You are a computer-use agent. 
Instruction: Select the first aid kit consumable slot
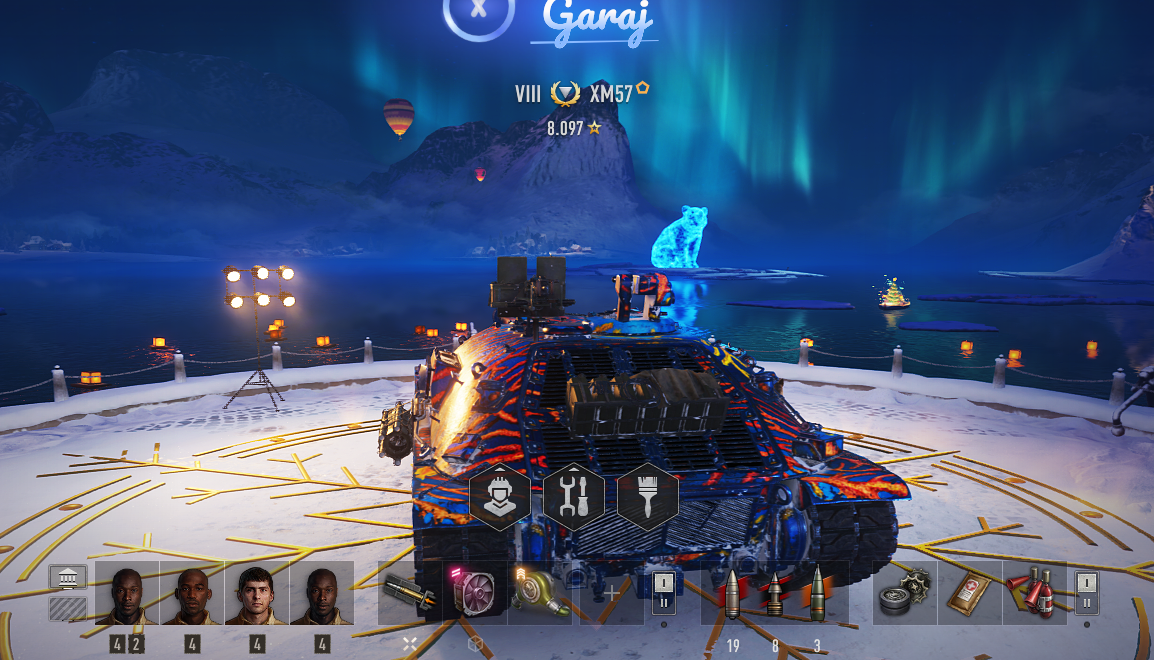click(969, 593)
